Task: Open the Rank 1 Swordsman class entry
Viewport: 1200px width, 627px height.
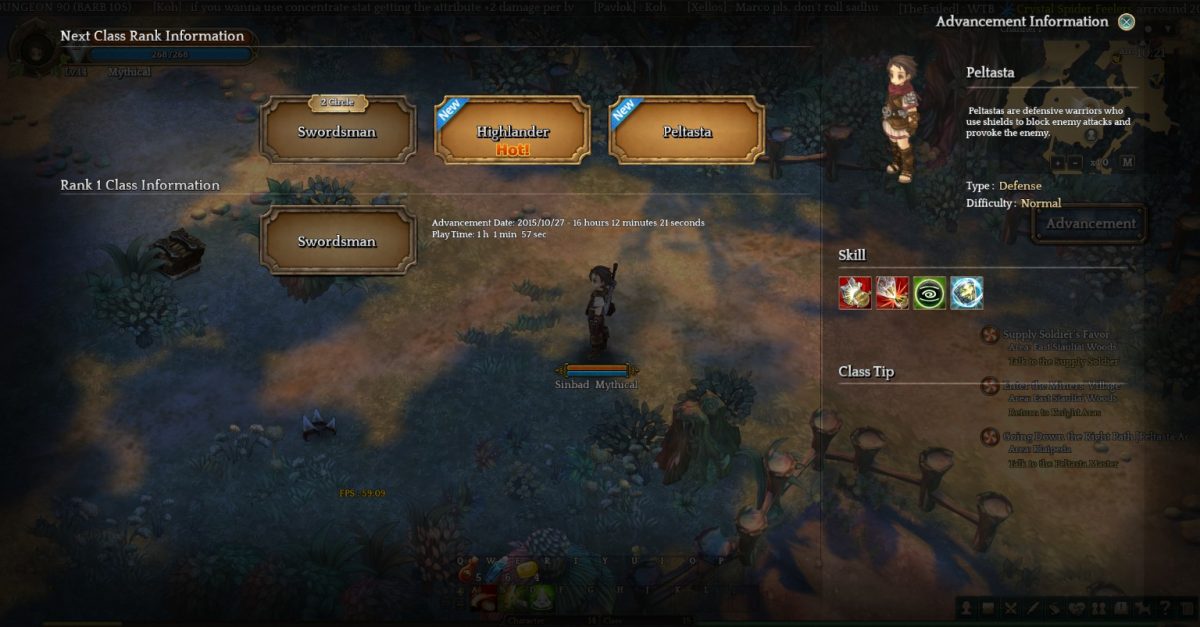Action: (x=337, y=241)
